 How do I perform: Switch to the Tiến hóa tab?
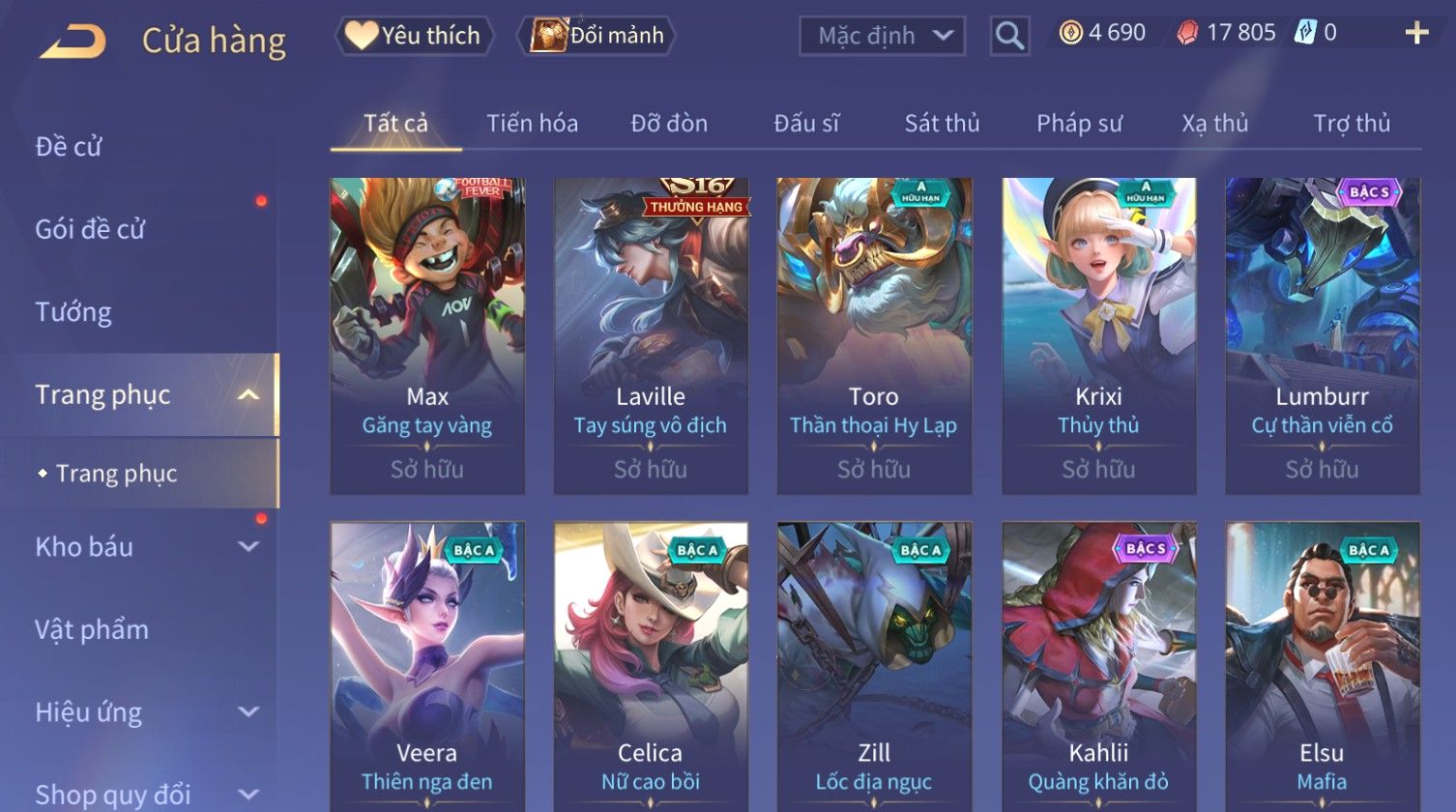click(532, 124)
